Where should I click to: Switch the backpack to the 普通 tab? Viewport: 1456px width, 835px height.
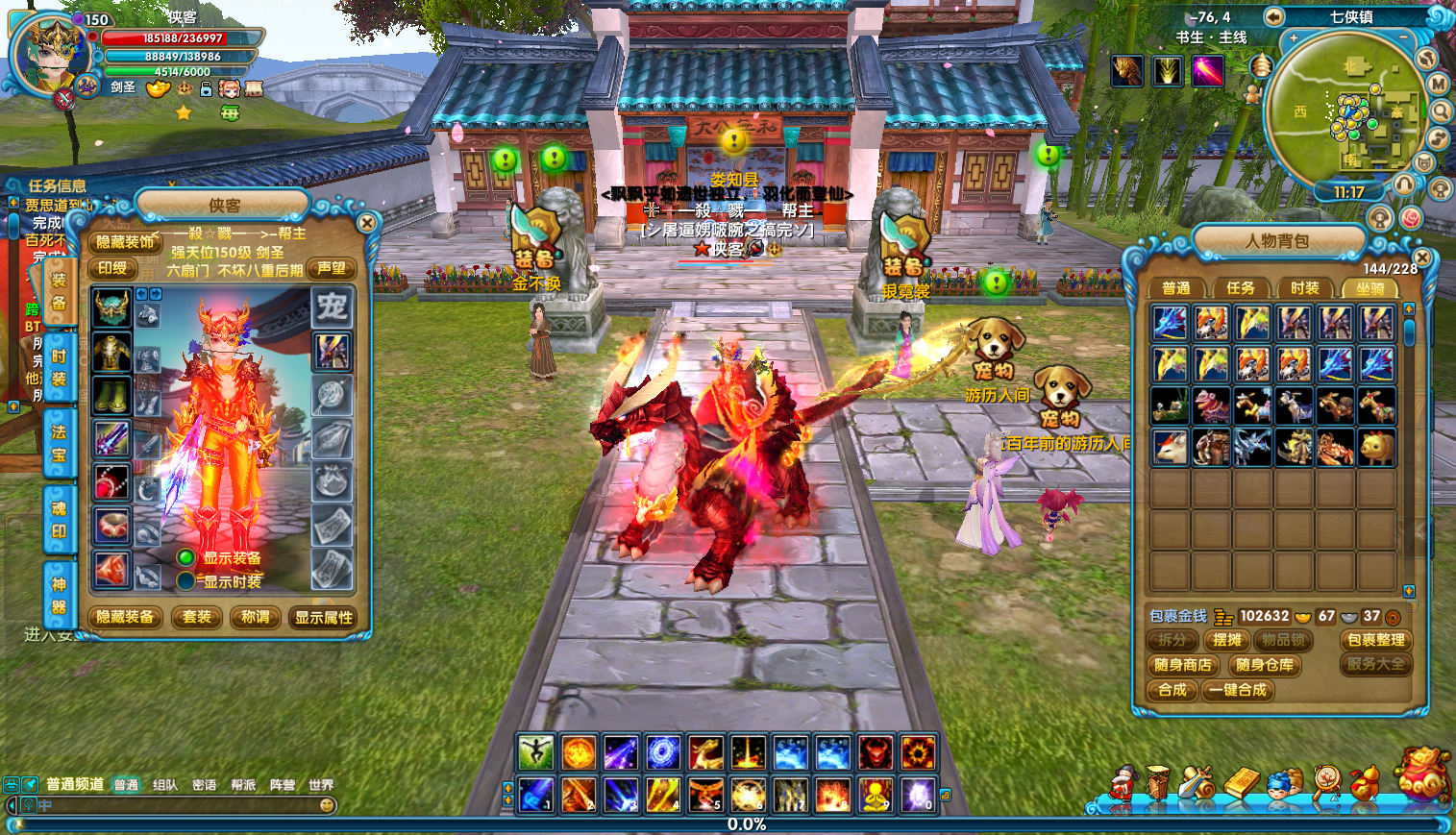(1175, 288)
